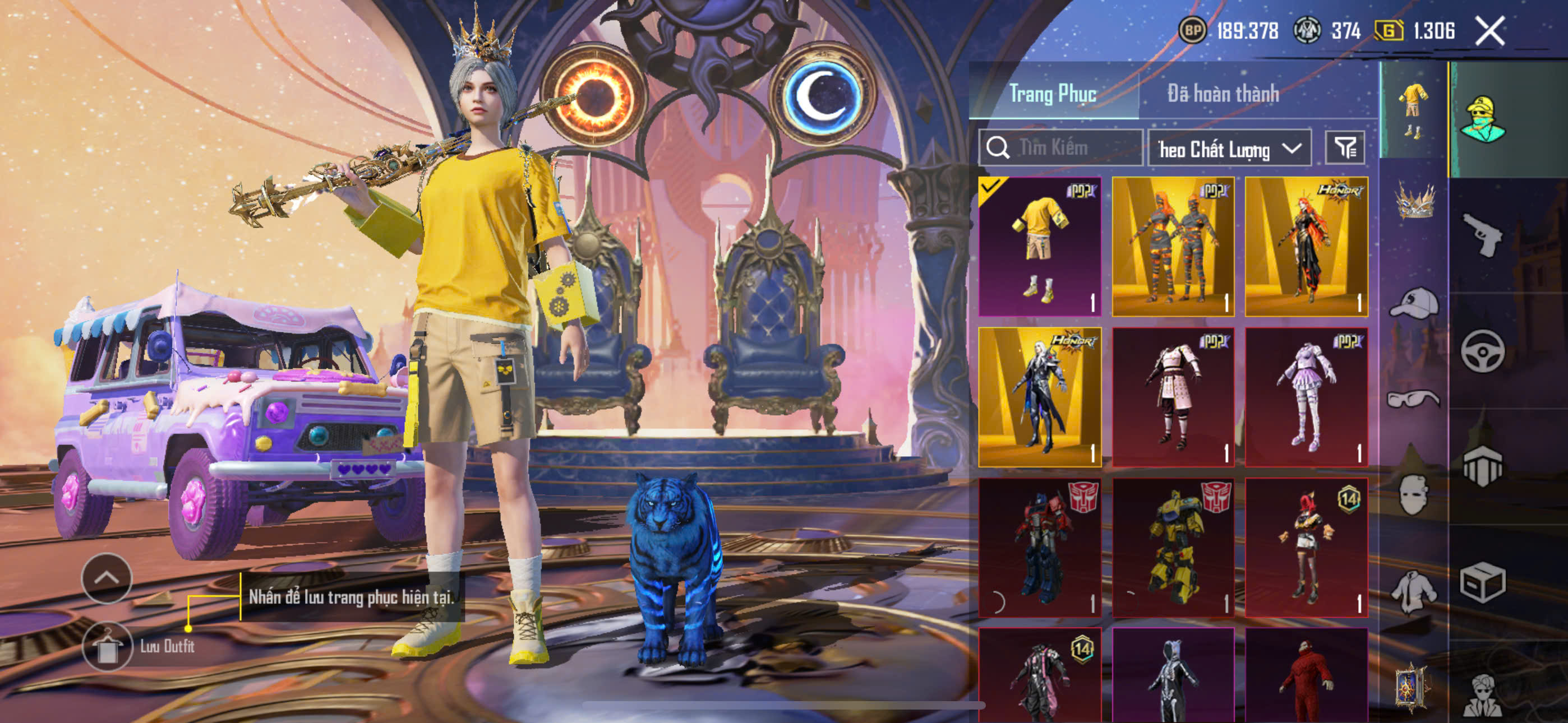Open the filter funnel button
1568x723 pixels.
click(1345, 148)
